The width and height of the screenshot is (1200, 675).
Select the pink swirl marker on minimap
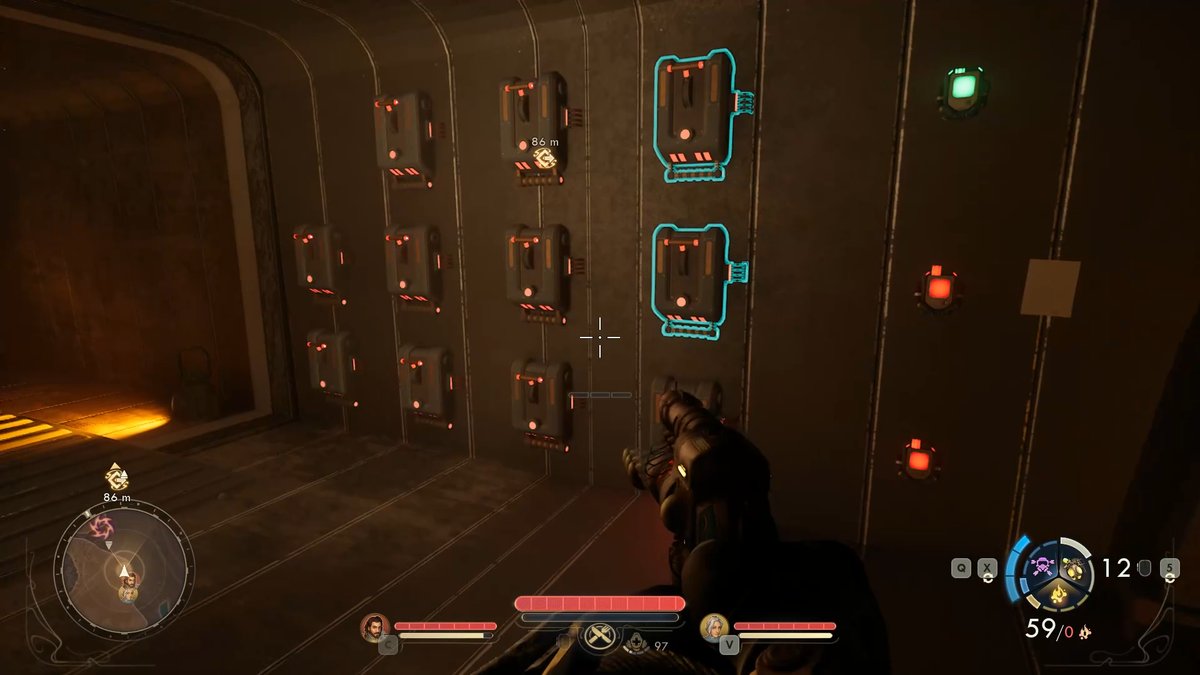click(x=100, y=527)
